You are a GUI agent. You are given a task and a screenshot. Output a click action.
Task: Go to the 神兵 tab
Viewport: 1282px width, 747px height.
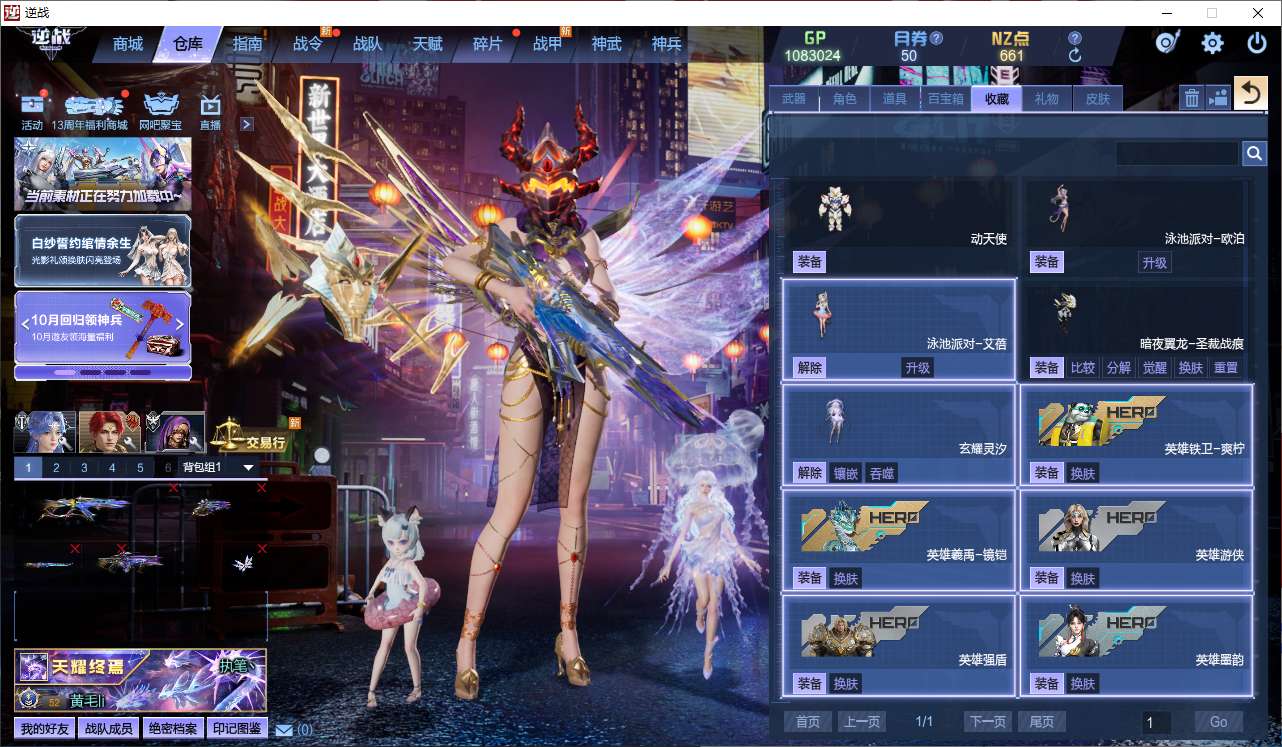[x=666, y=44]
